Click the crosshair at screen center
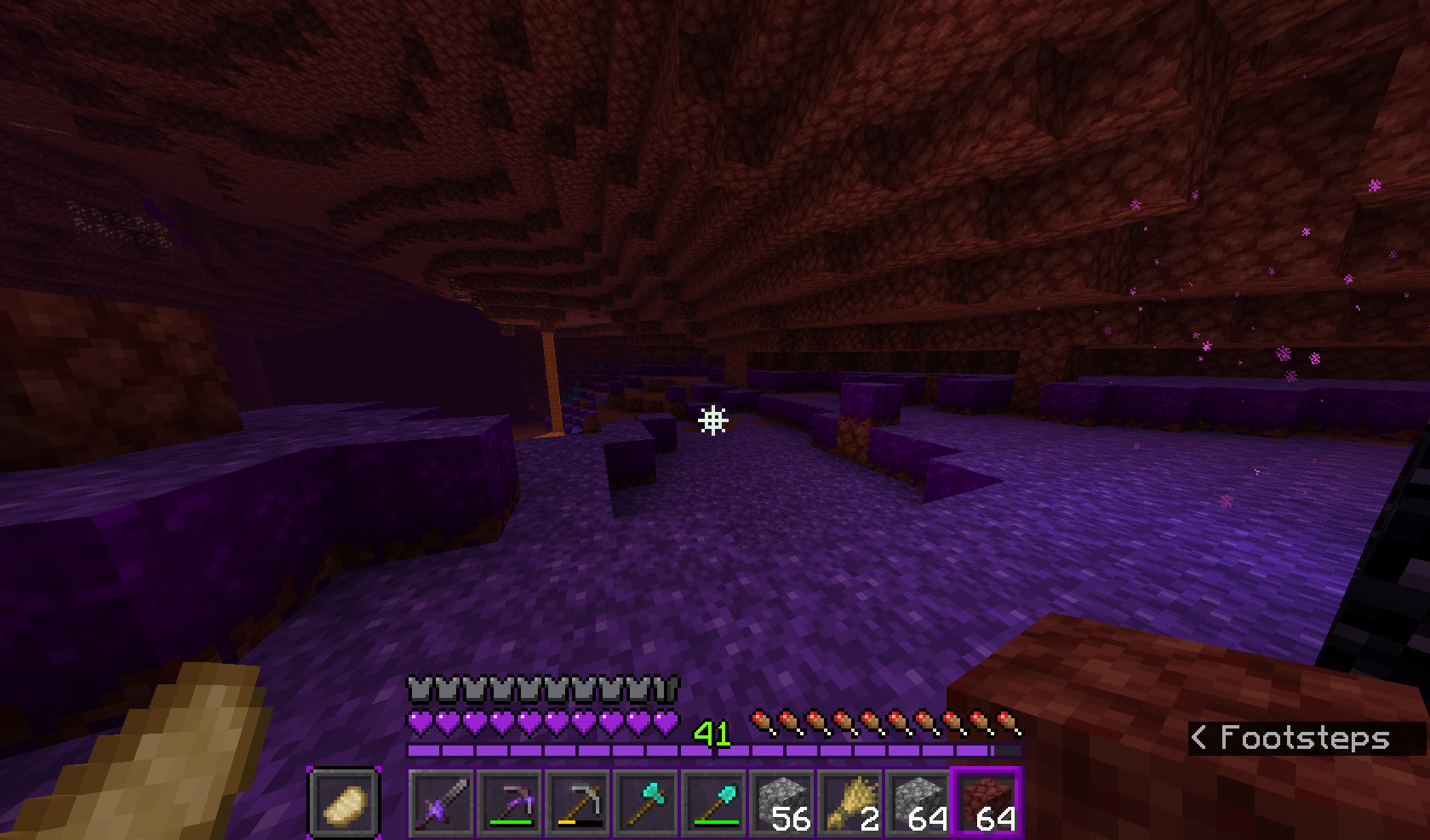The height and width of the screenshot is (840, 1430). click(713, 419)
